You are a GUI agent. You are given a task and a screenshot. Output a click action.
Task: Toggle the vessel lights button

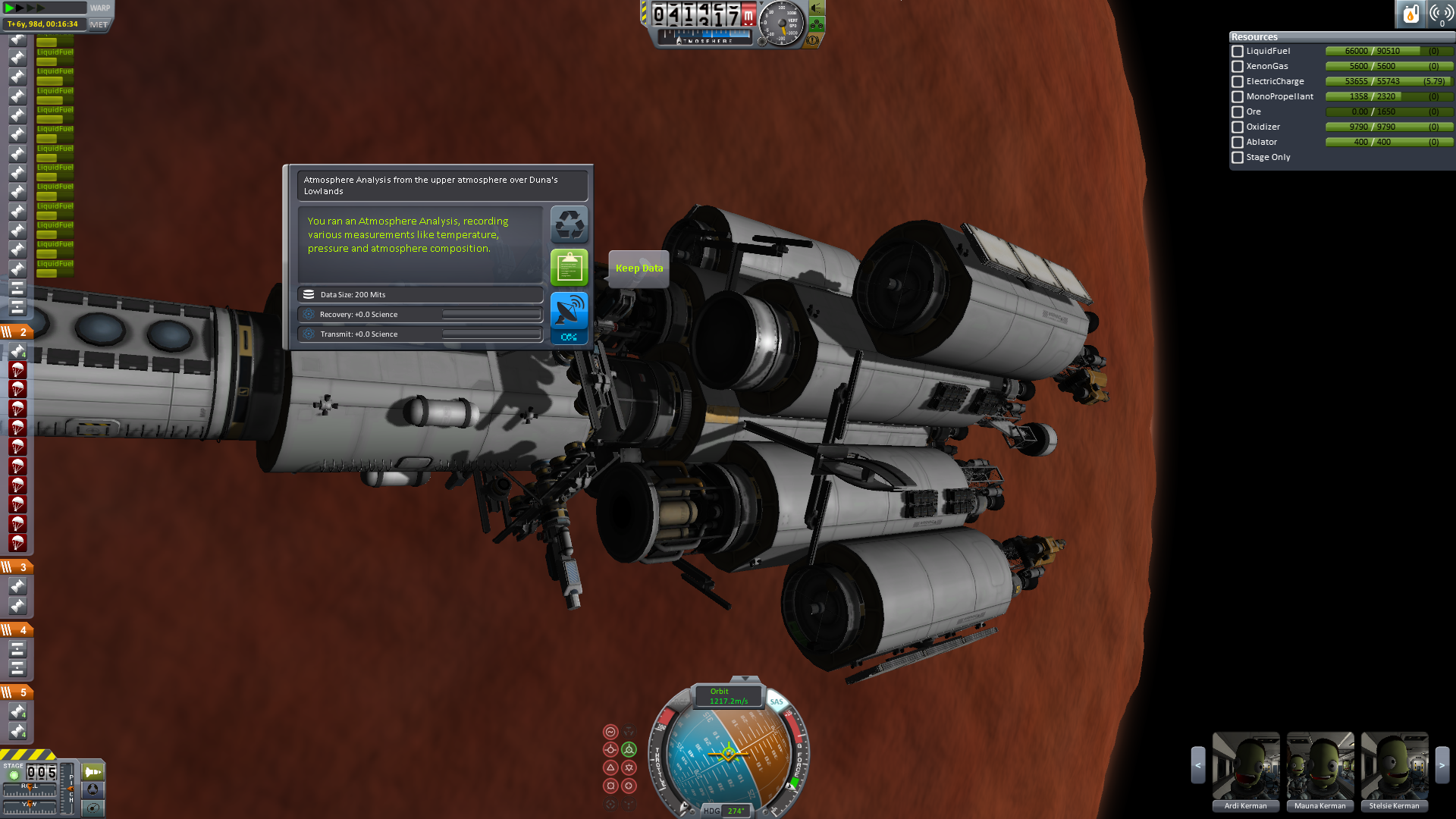(x=817, y=8)
